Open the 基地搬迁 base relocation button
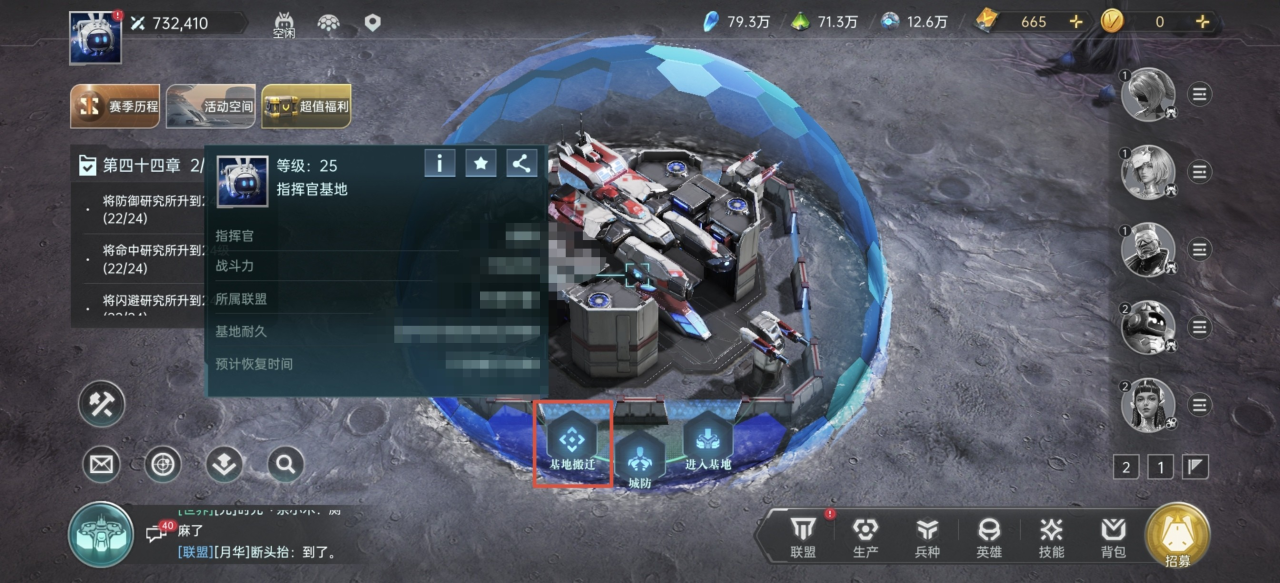The image size is (1280, 583). (572, 441)
